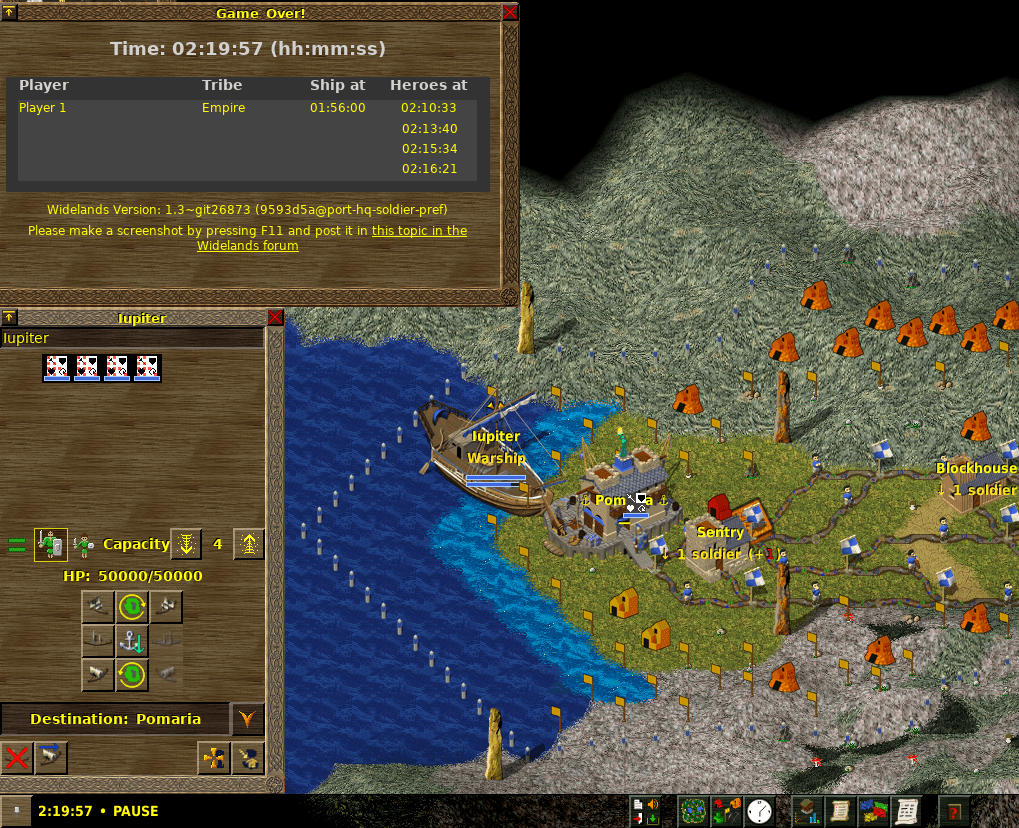This screenshot has width=1019, height=828.
Task: Open the message log parchment in toolbar
Action: (x=908, y=810)
